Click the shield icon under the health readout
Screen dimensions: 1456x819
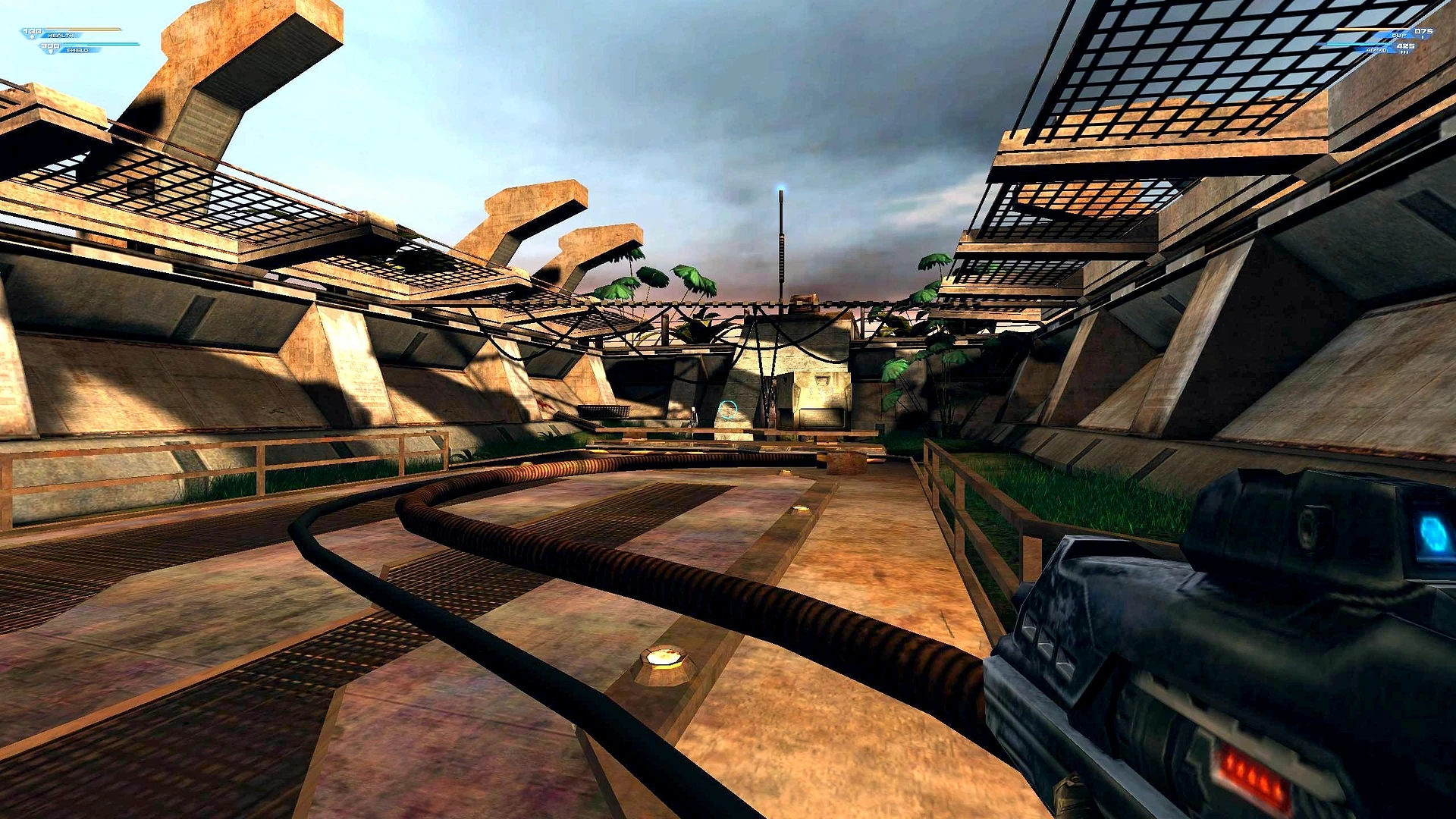(51, 52)
